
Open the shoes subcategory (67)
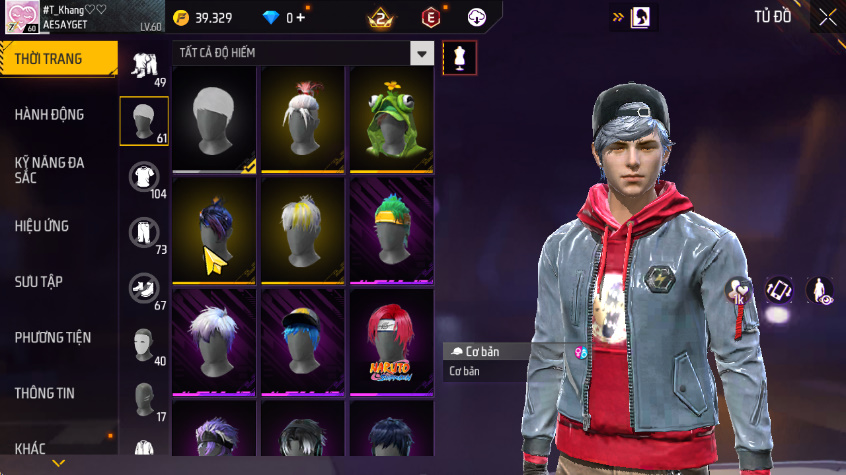click(x=144, y=290)
